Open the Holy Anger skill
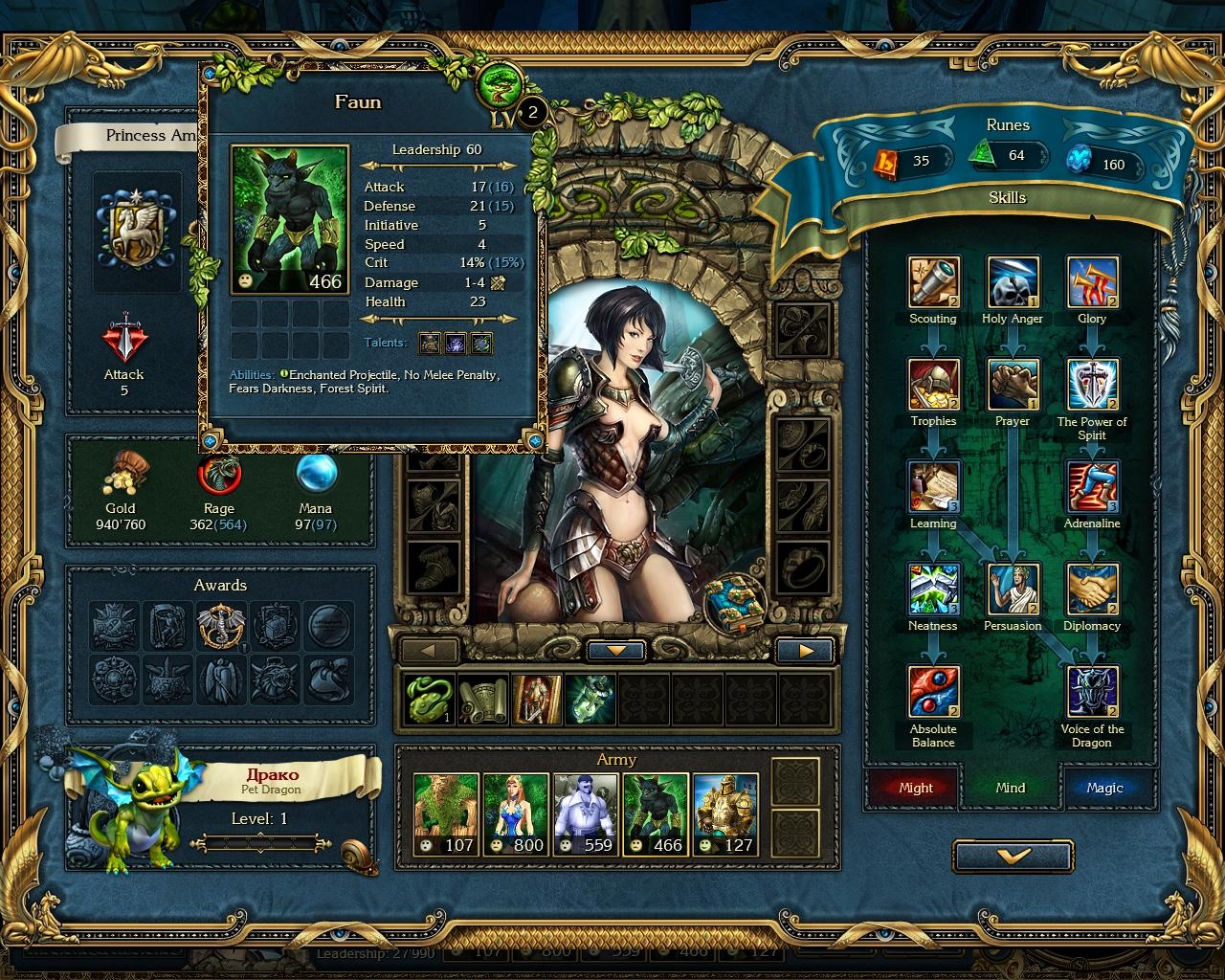 pyautogui.click(x=1012, y=280)
